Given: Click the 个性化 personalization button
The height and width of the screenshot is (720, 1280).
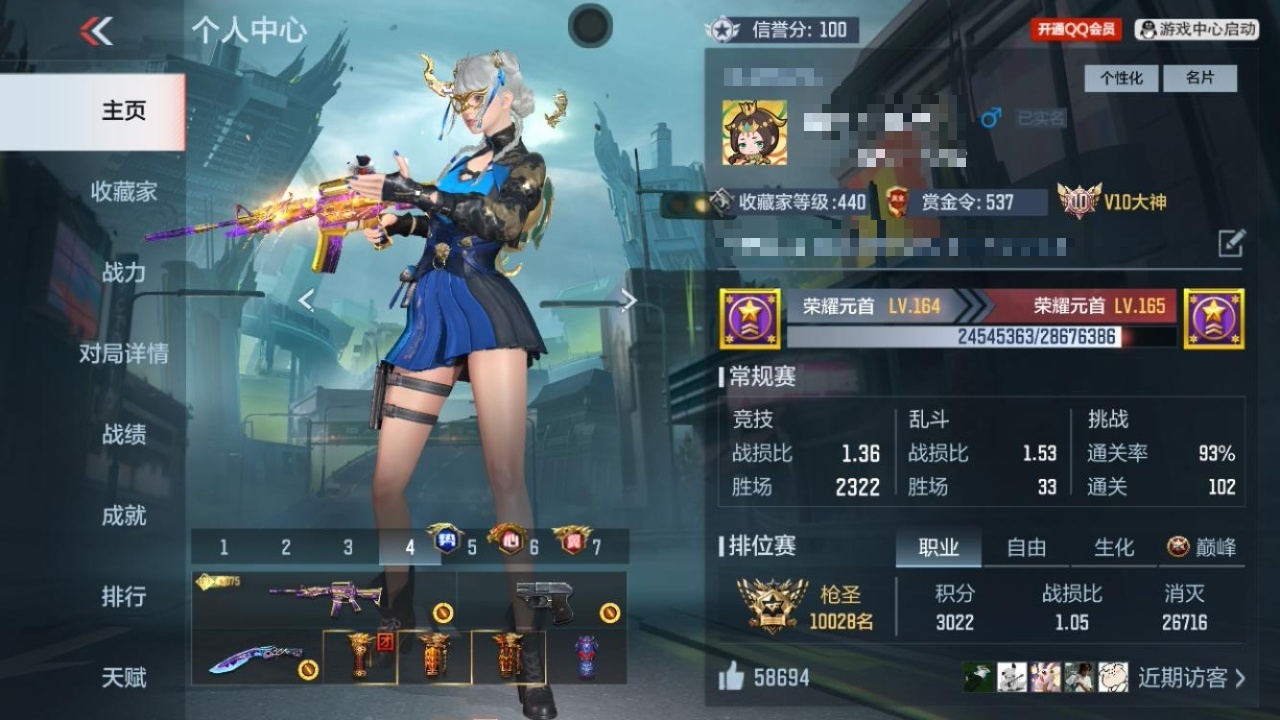Looking at the screenshot, I should (1121, 78).
